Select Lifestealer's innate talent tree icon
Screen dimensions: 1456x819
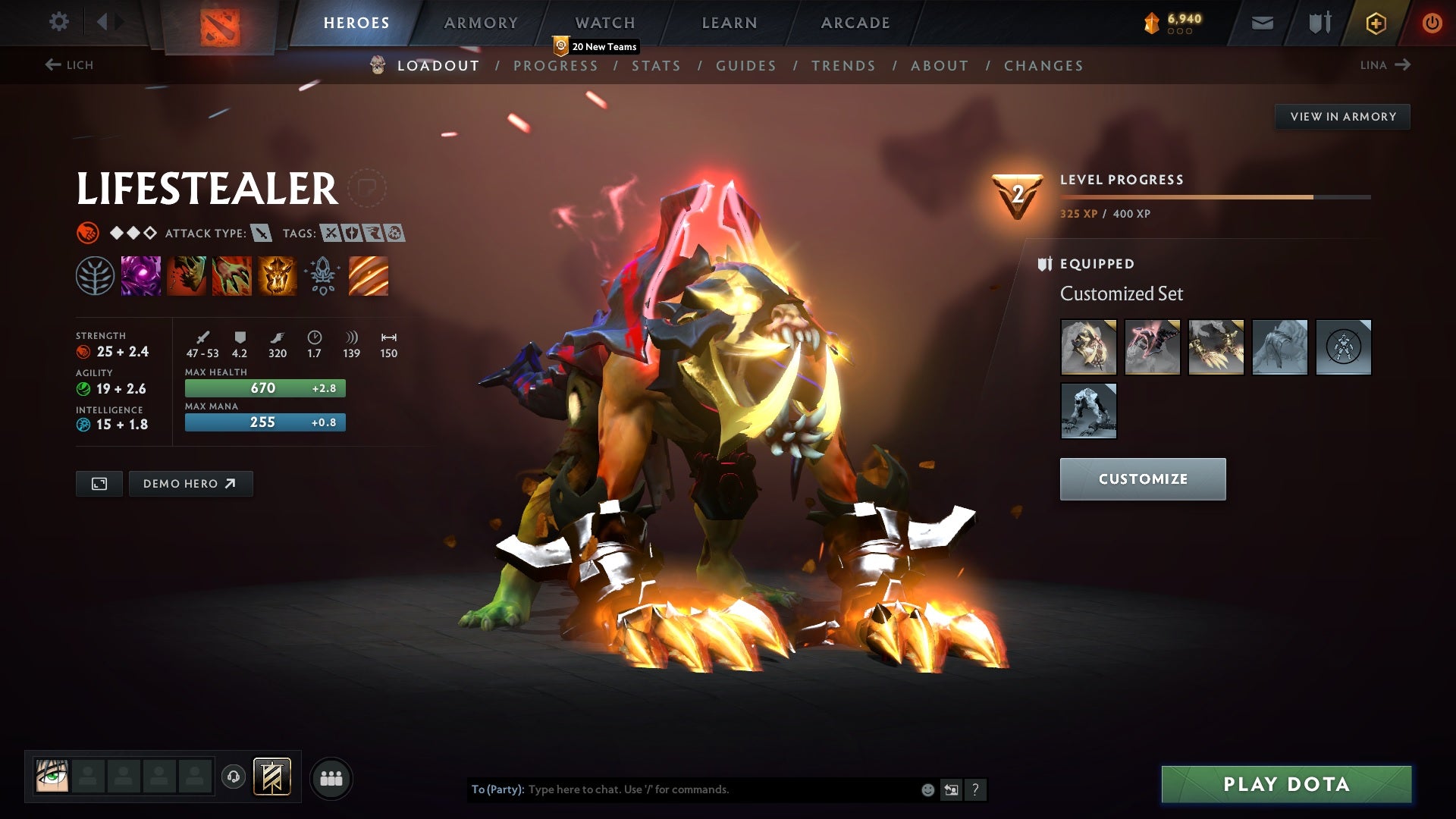click(x=94, y=276)
